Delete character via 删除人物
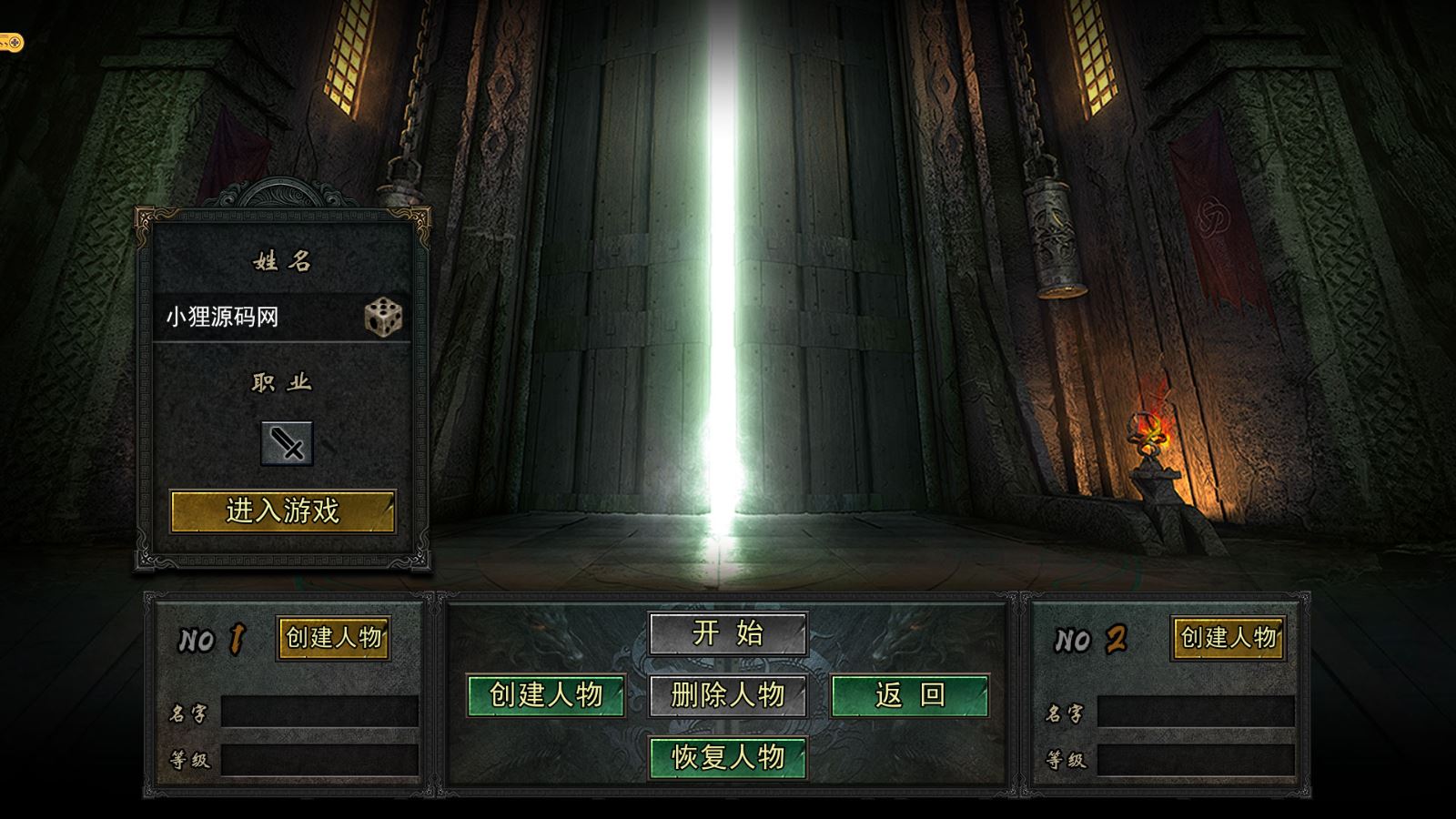The width and height of the screenshot is (1456, 819). [x=728, y=695]
